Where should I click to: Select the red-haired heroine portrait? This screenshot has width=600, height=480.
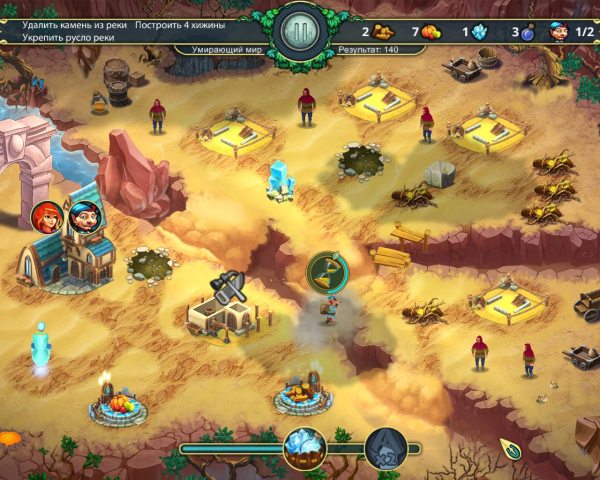pyautogui.click(x=47, y=215)
